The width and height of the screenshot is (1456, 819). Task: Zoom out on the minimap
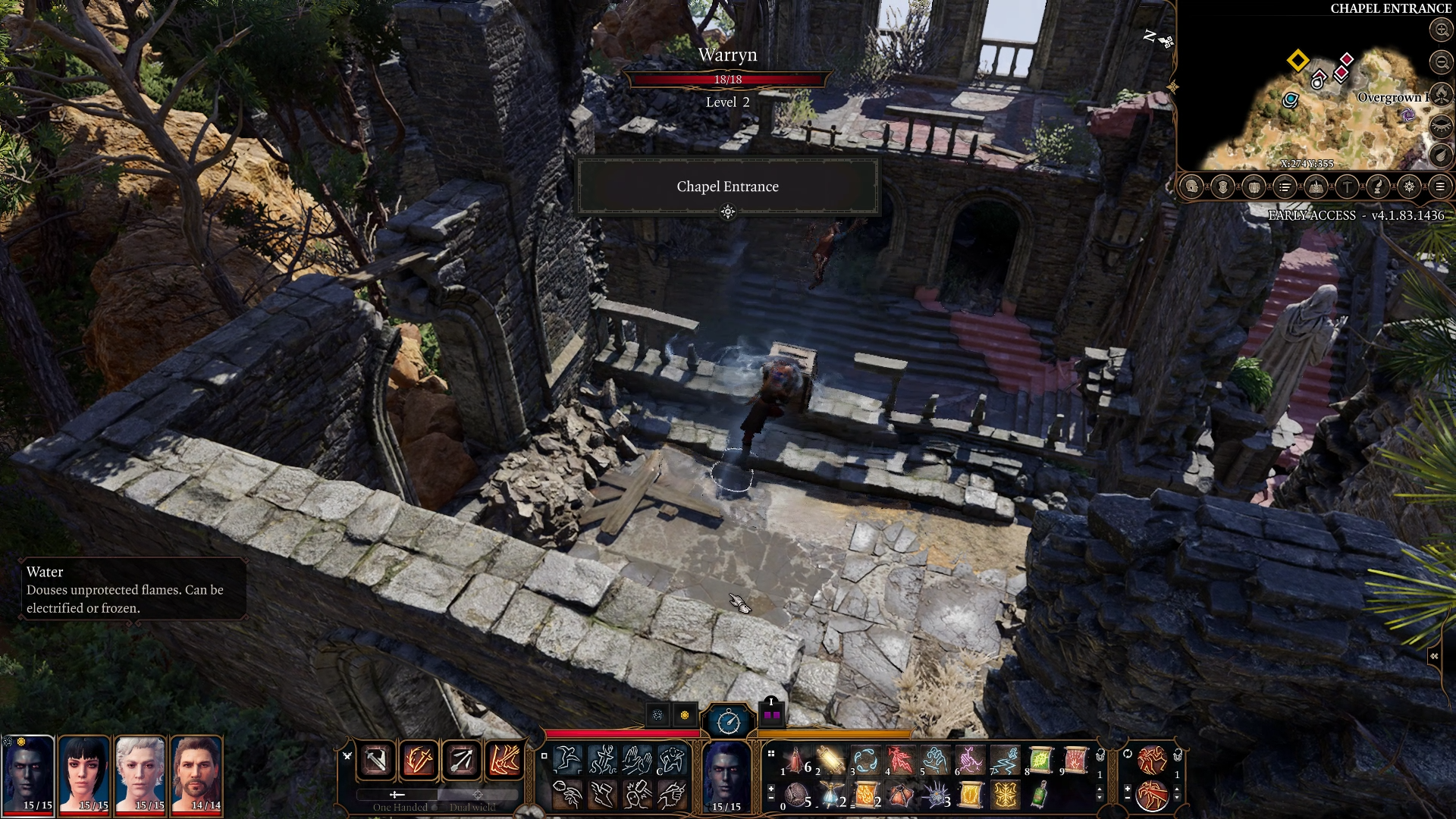pyautogui.click(x=1441, y=62)
